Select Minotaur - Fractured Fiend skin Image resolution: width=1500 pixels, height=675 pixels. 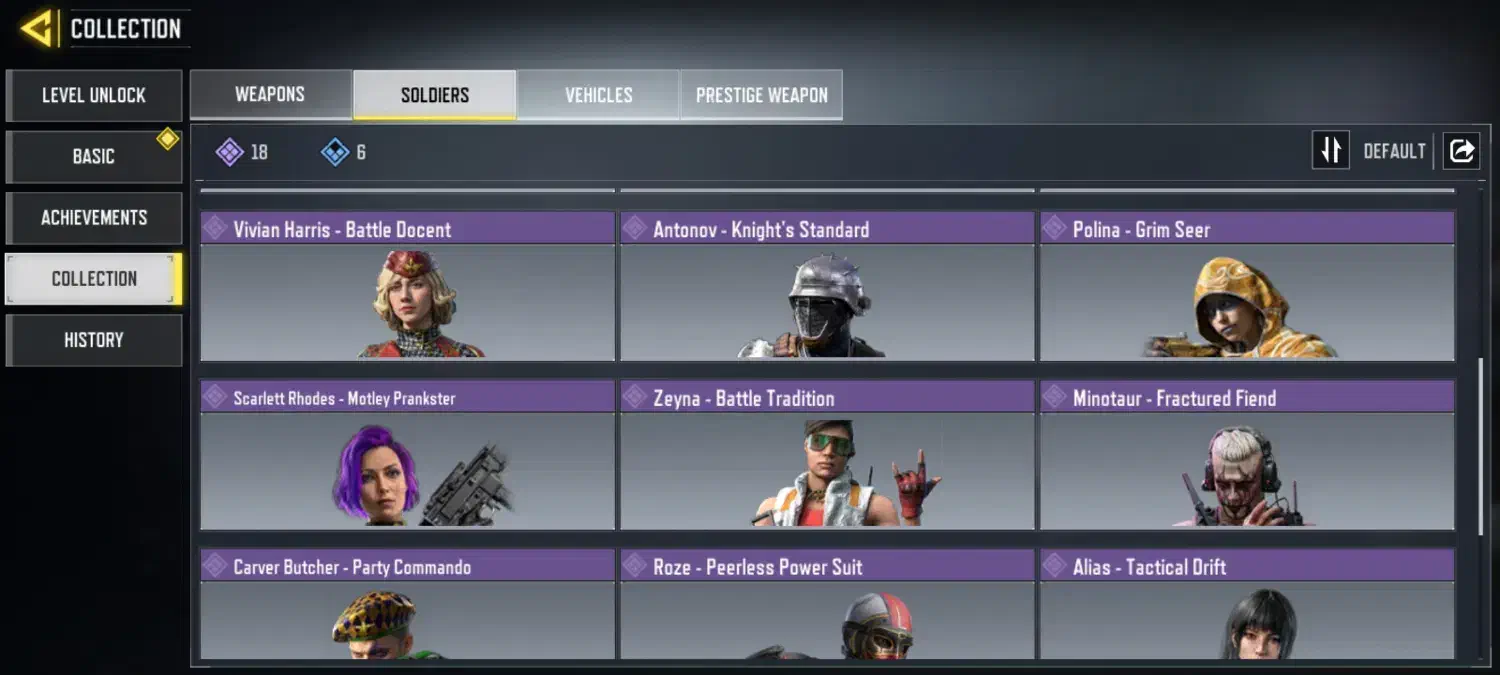tap(1247, 455)
